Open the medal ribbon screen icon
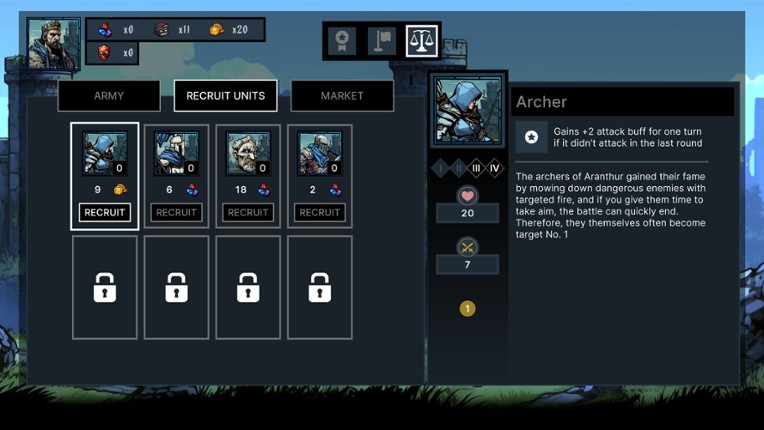 click(342, 41)
